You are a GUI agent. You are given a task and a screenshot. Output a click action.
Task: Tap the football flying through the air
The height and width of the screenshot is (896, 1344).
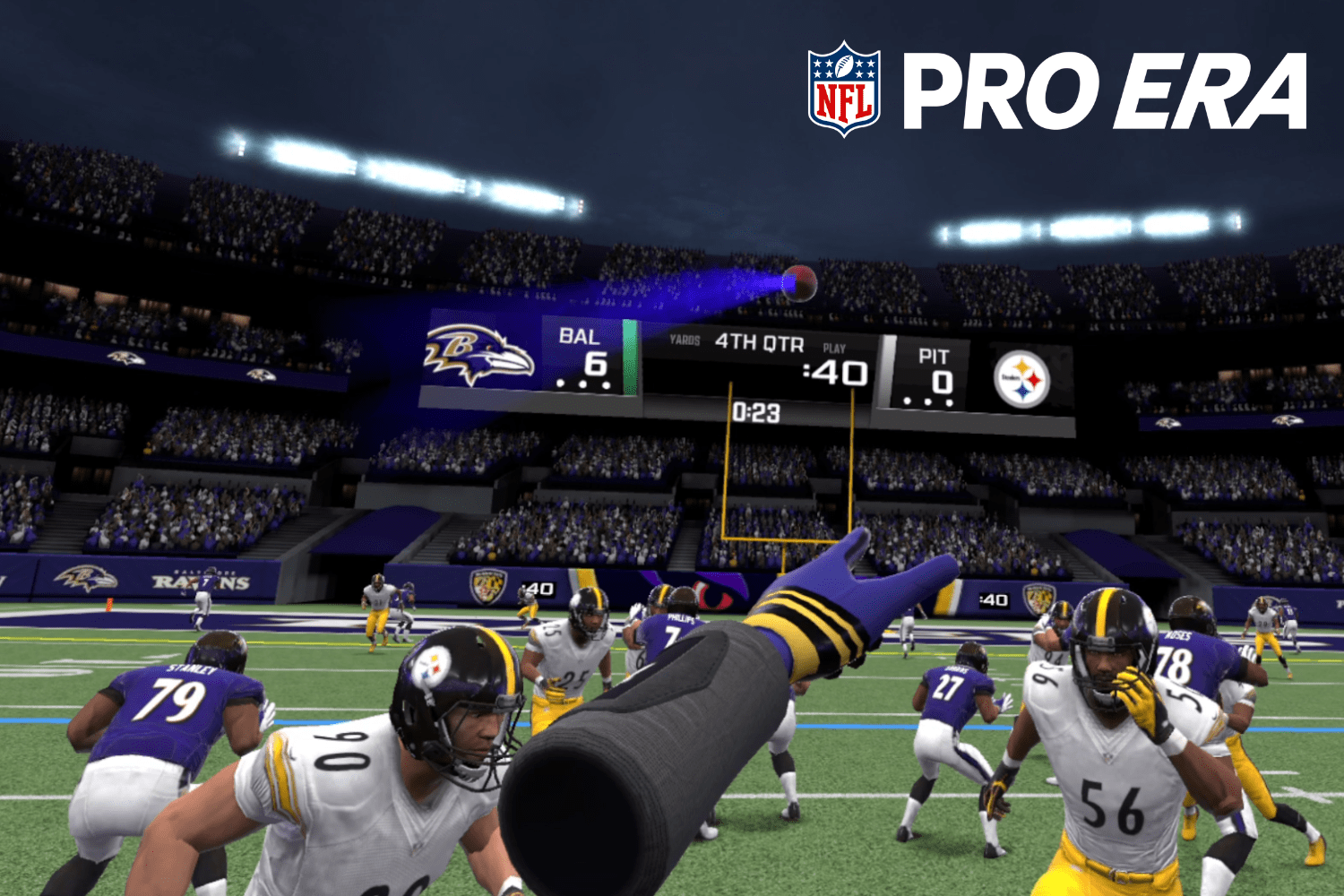[x=800, y=283]
